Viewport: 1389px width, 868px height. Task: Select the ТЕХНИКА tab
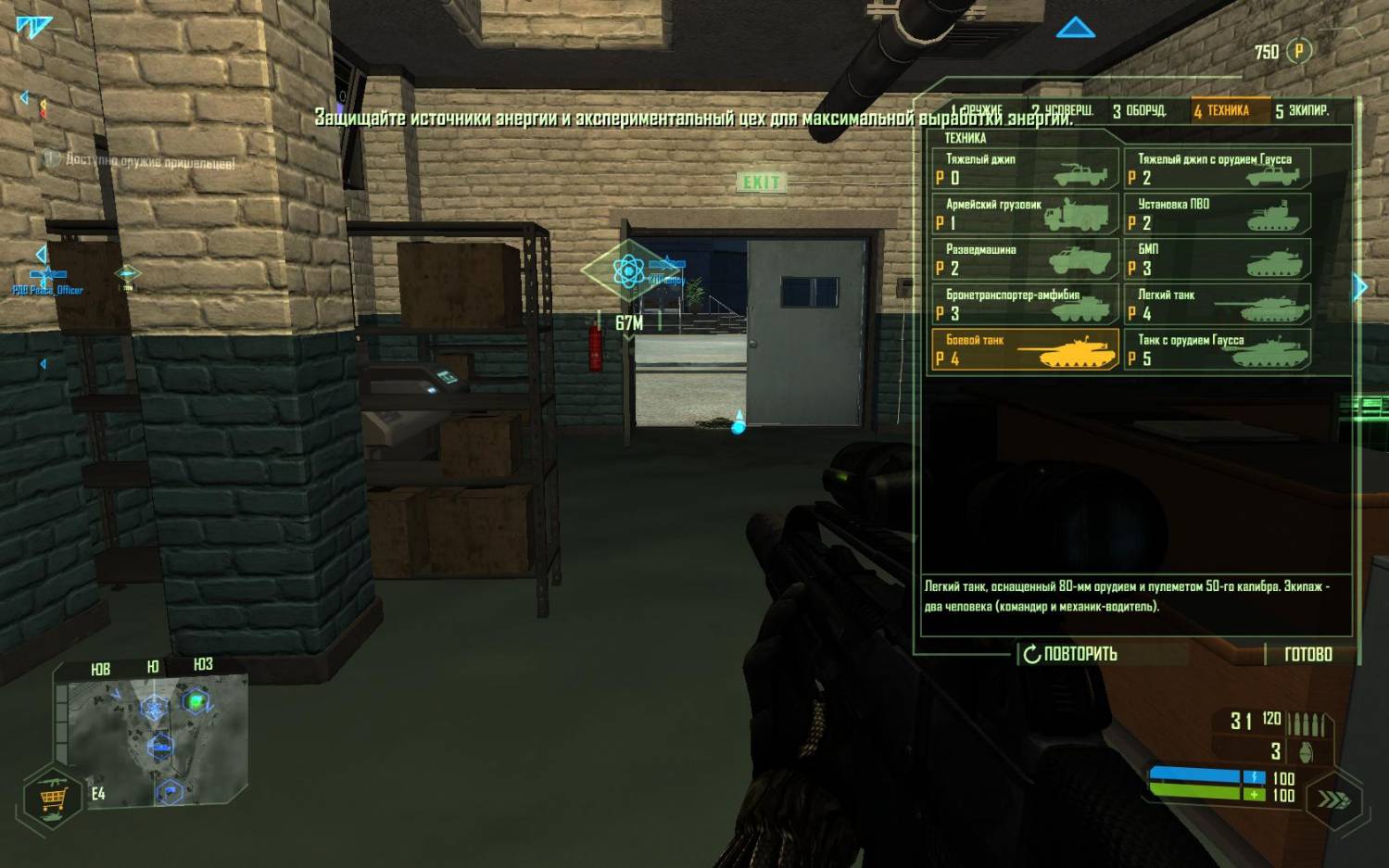1221,111
